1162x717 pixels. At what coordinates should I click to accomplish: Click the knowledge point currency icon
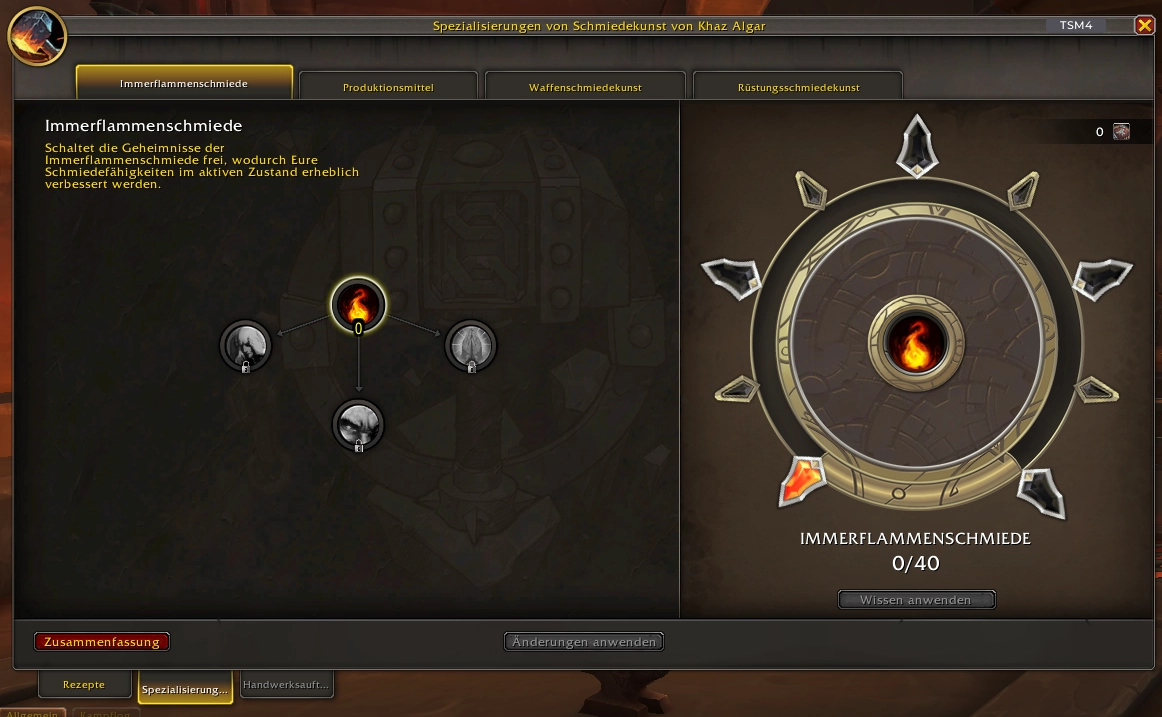[x=1121, y=132]
